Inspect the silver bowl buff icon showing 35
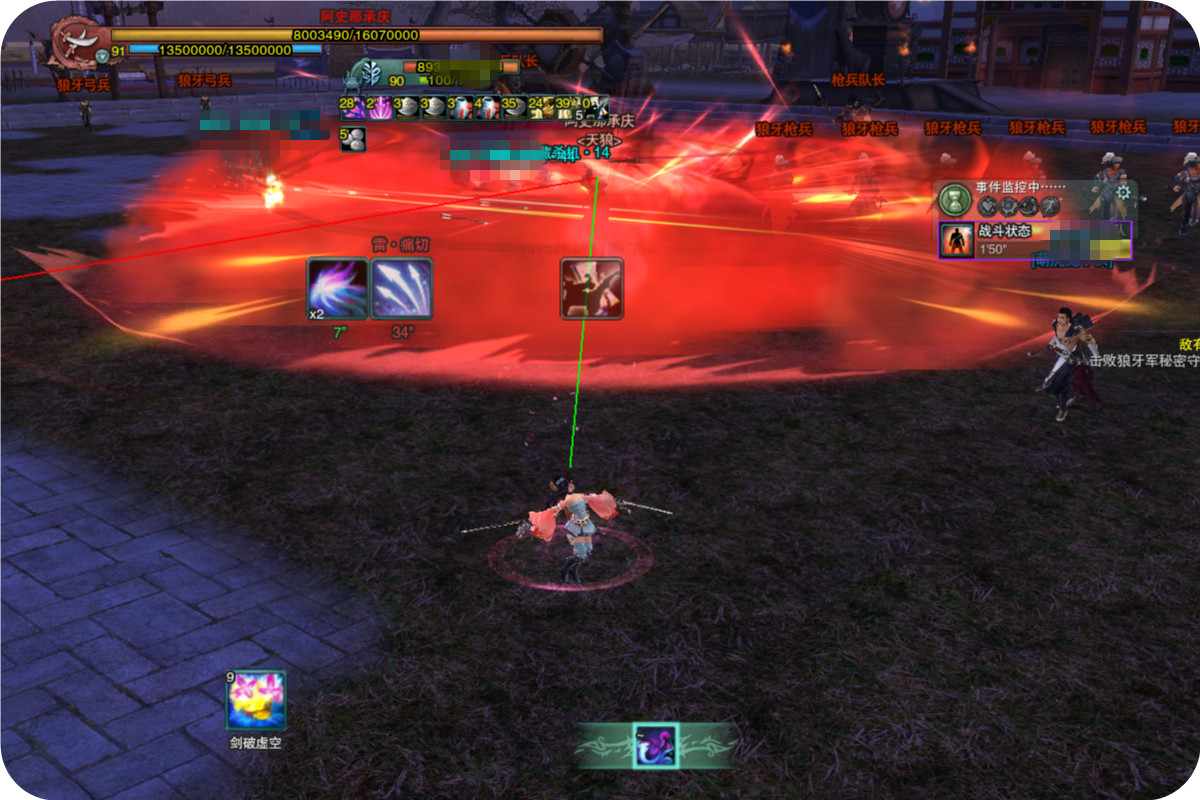 (x=515, y=107)
